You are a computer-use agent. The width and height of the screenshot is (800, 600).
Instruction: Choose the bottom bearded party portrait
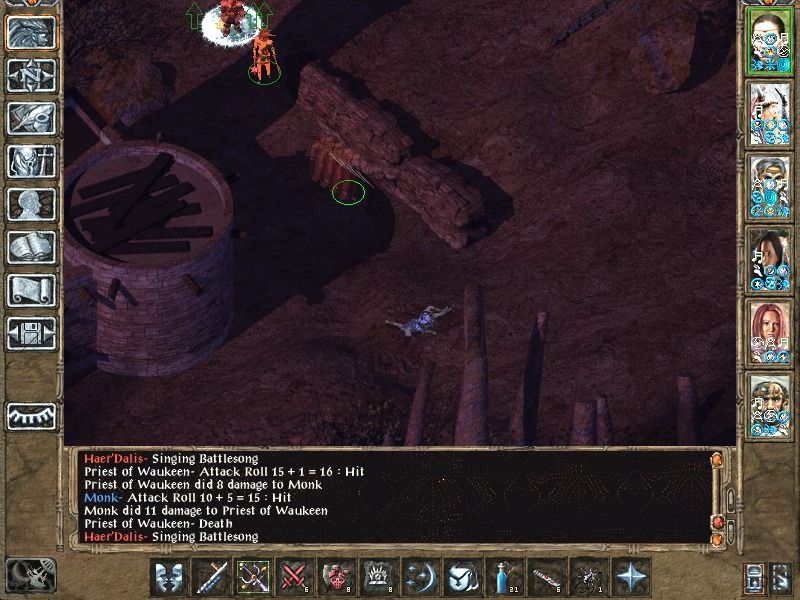770,404
